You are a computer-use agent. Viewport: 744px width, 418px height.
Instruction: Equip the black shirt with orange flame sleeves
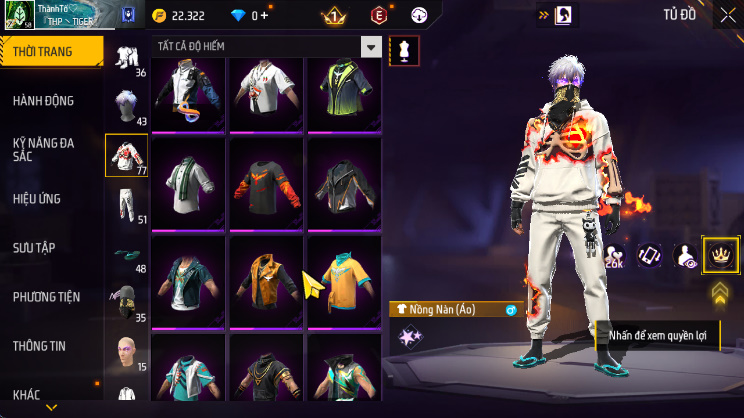click(x=266, y=184)
